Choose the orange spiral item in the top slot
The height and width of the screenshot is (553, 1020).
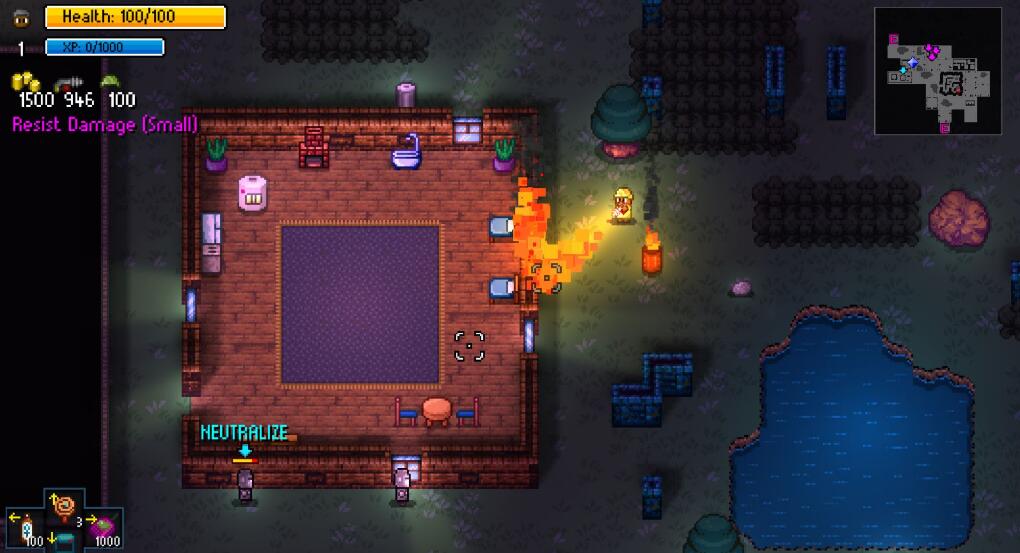(66, 505)
